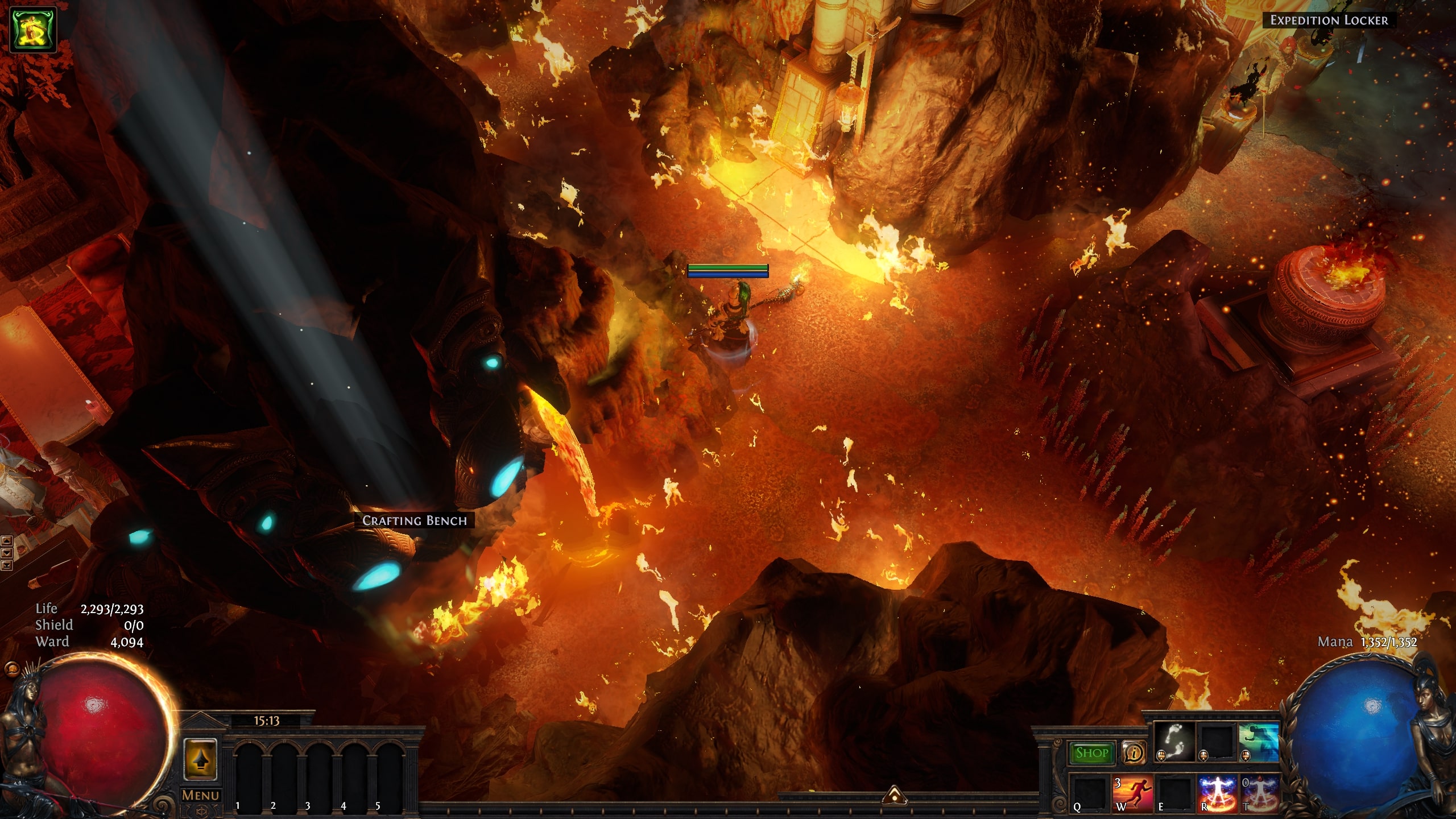
Task: Activate the glowing figure skill on R
Action: pos(1217,793)
